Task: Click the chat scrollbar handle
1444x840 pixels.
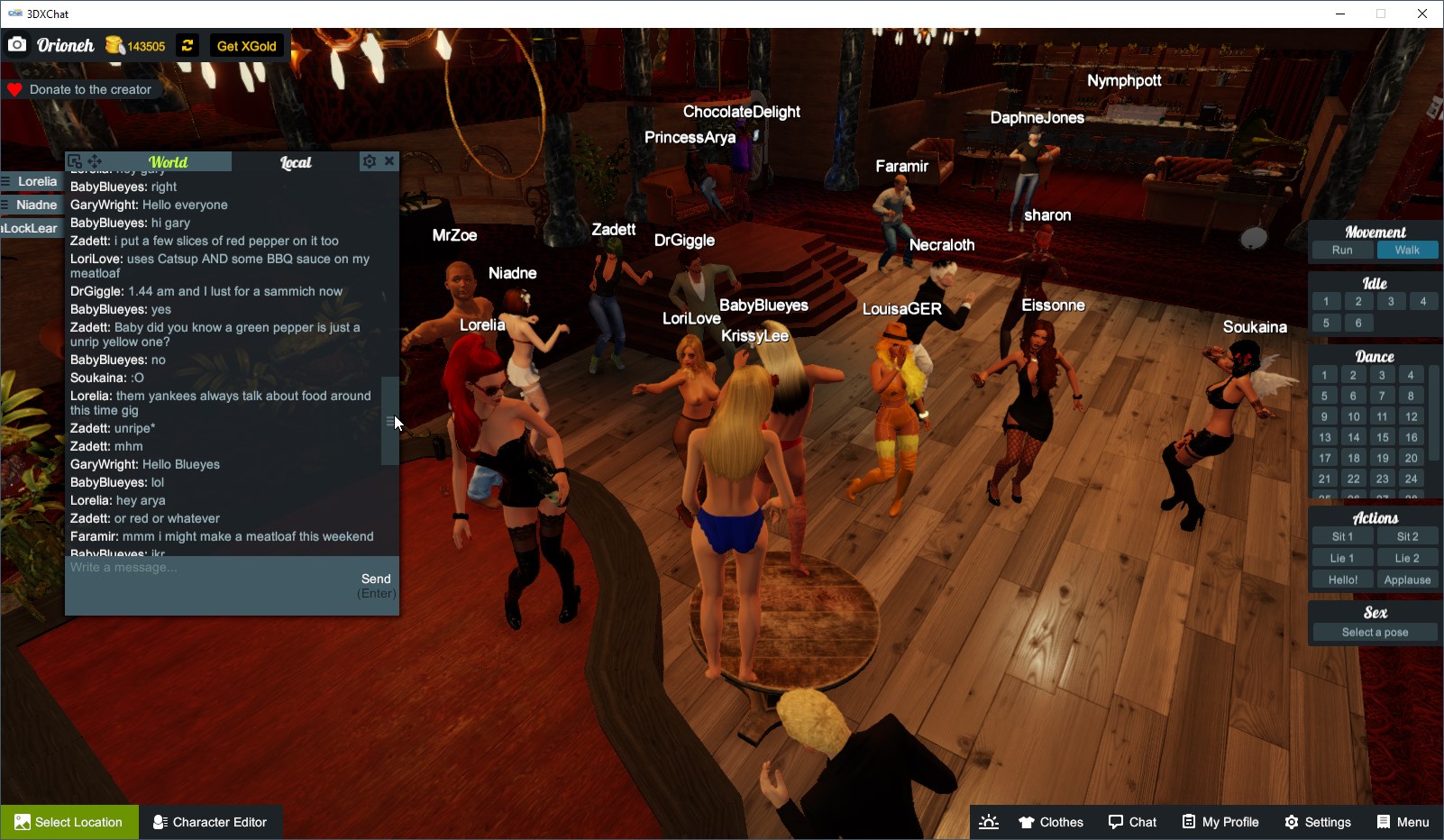Action: 388,421
